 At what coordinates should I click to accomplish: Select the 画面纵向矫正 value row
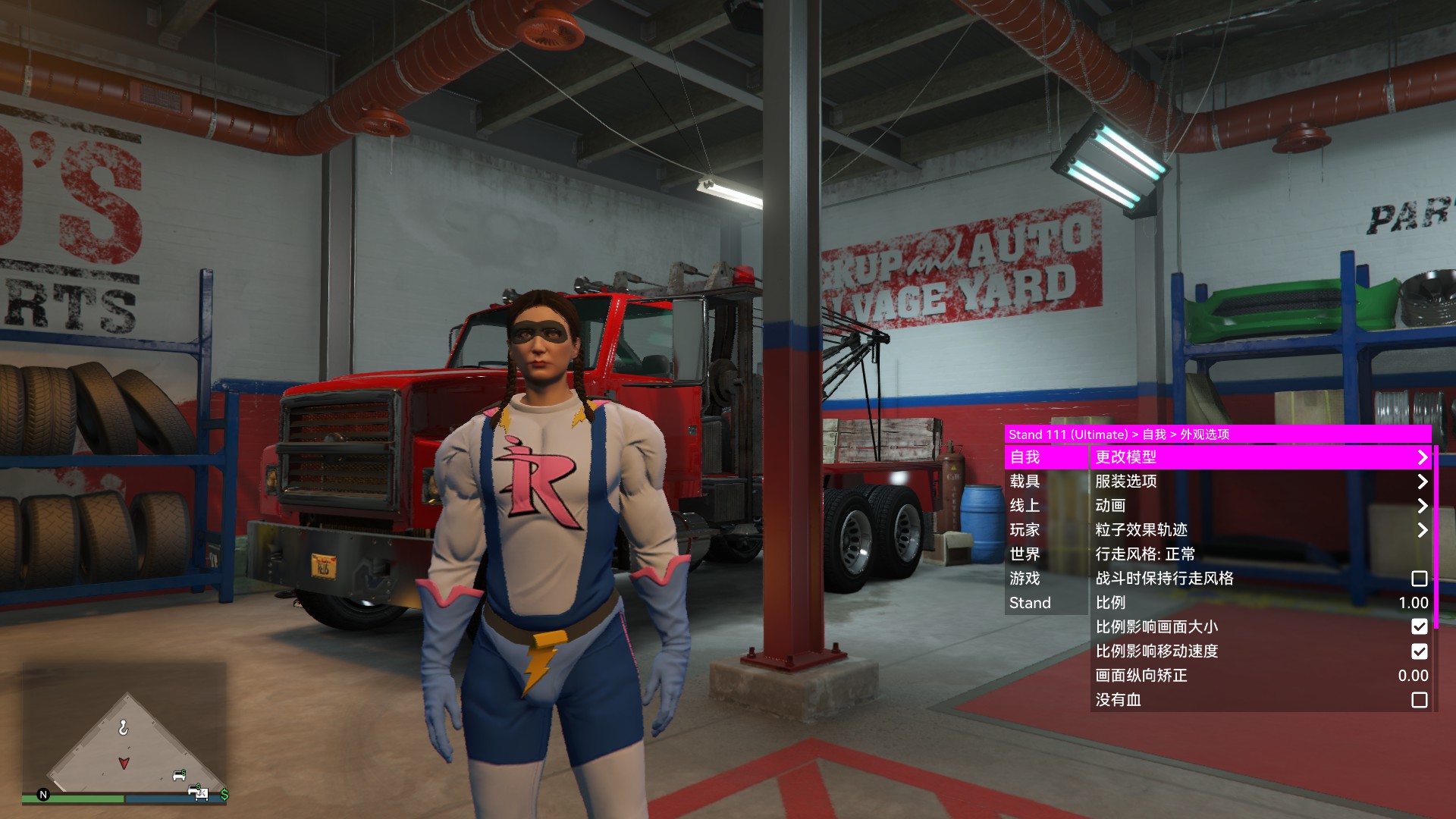[1260, 676]
